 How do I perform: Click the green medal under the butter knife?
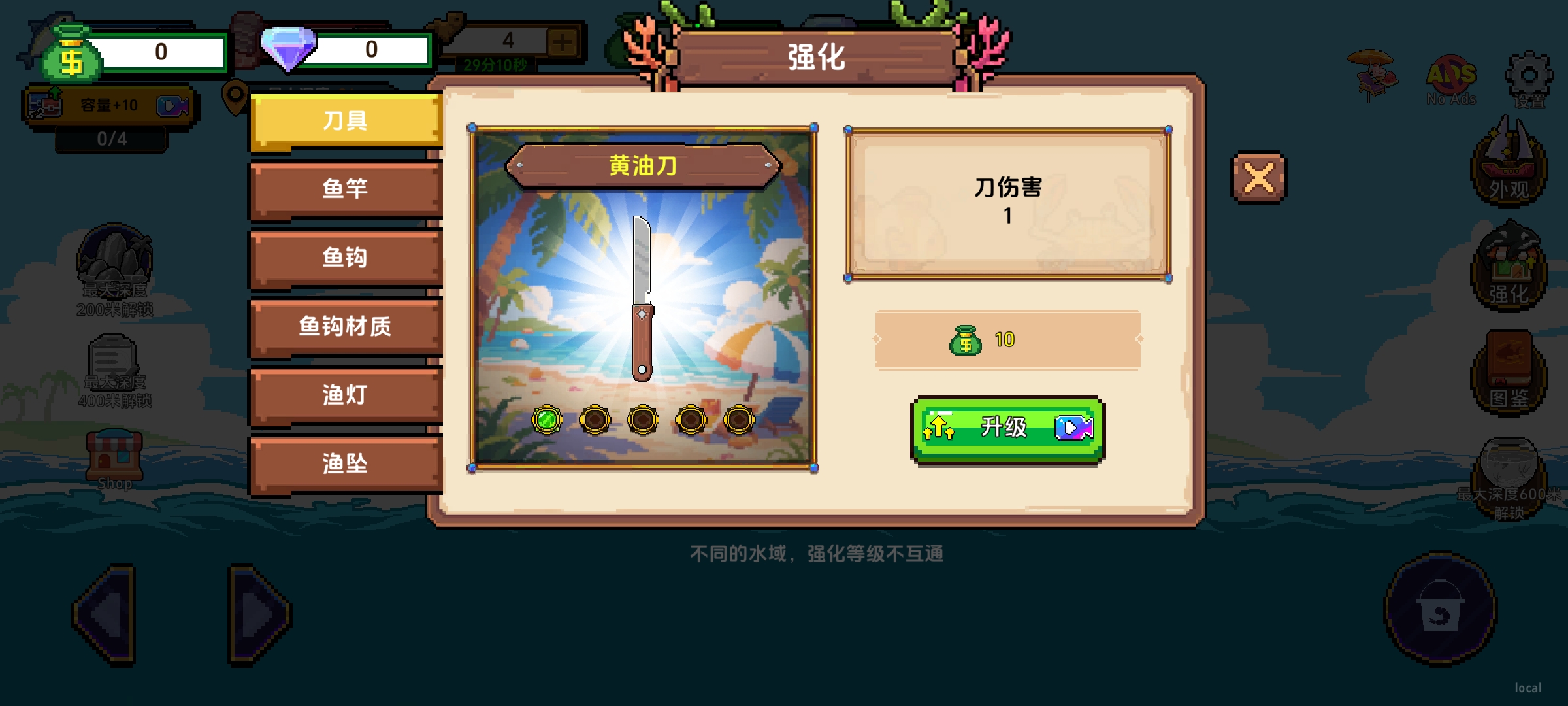tap(547, 420)
